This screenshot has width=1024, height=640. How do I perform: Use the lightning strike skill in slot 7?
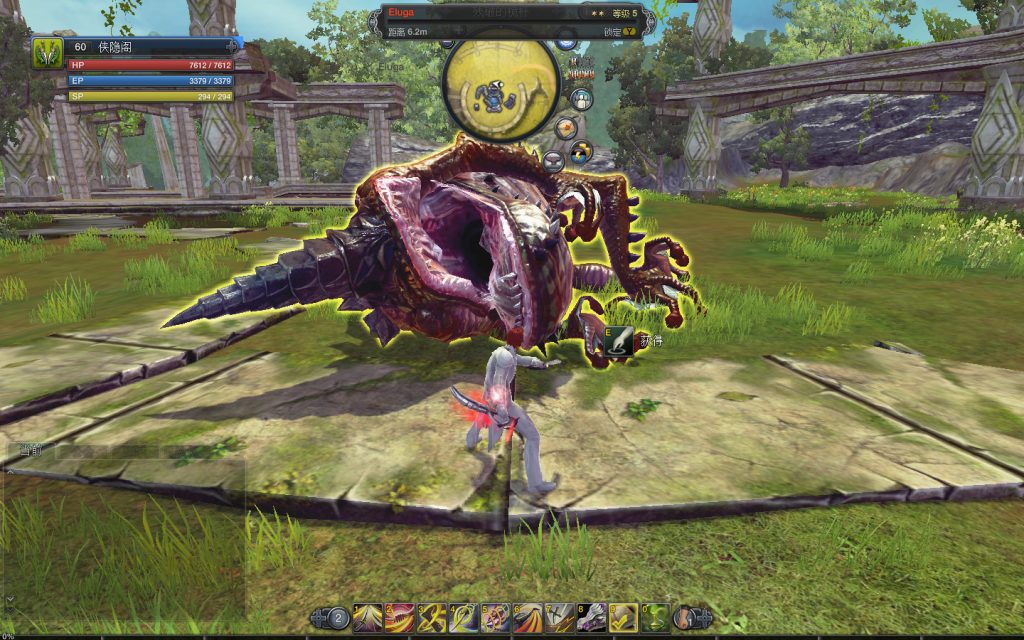pos(560,617)
